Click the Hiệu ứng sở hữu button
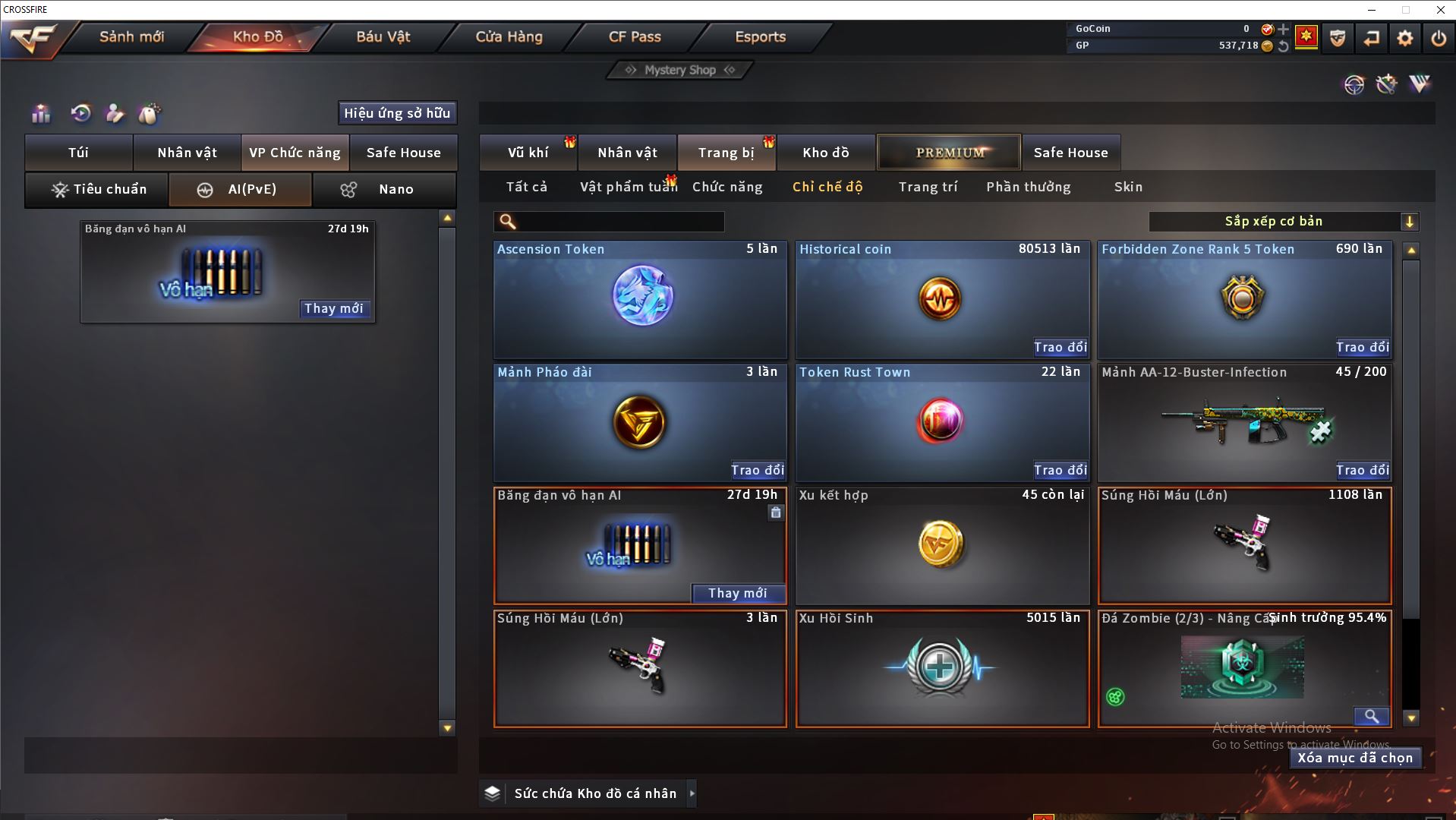 [x=397, y=113]
